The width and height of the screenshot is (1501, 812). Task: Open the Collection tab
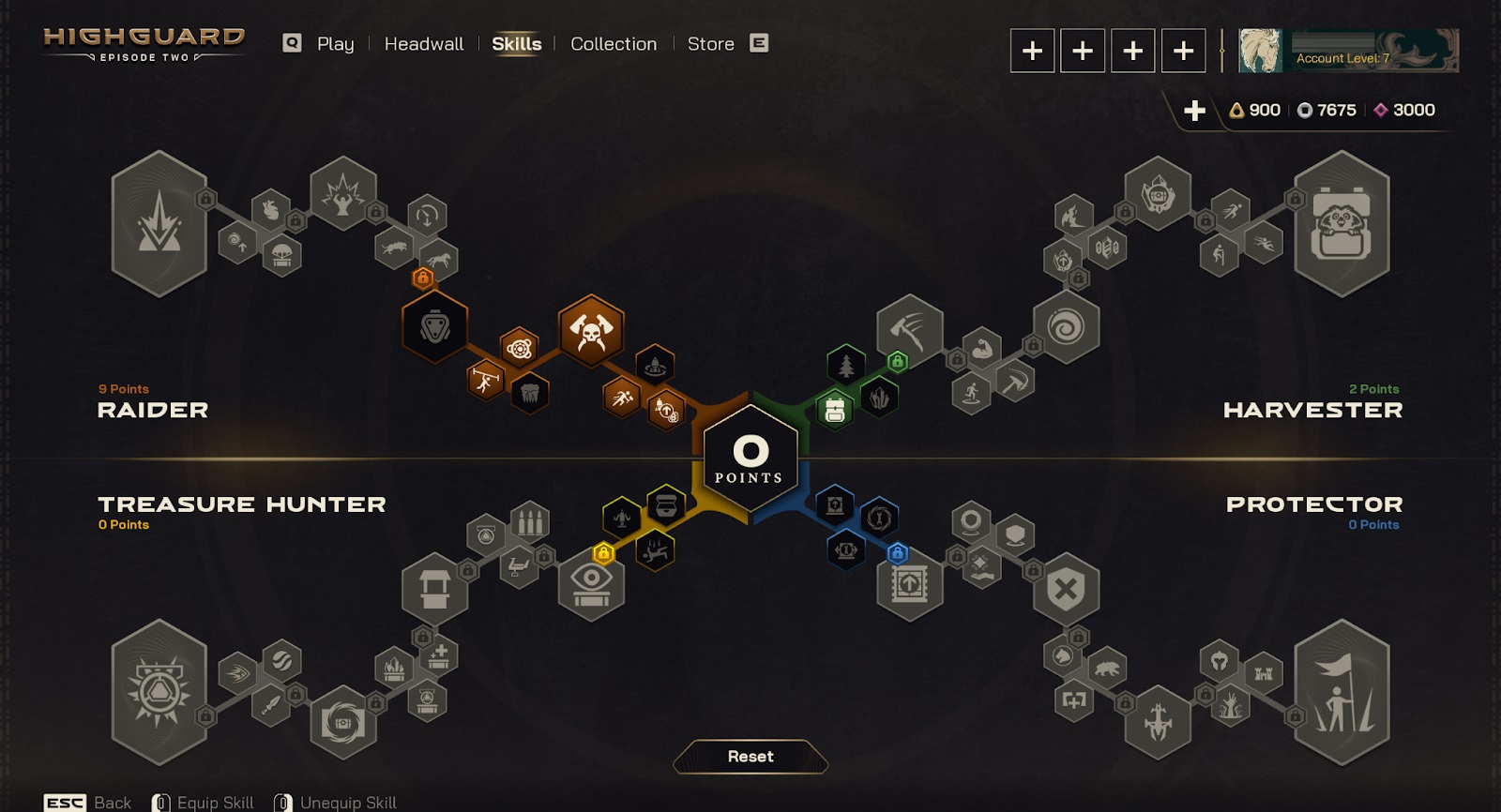[614, 44]
